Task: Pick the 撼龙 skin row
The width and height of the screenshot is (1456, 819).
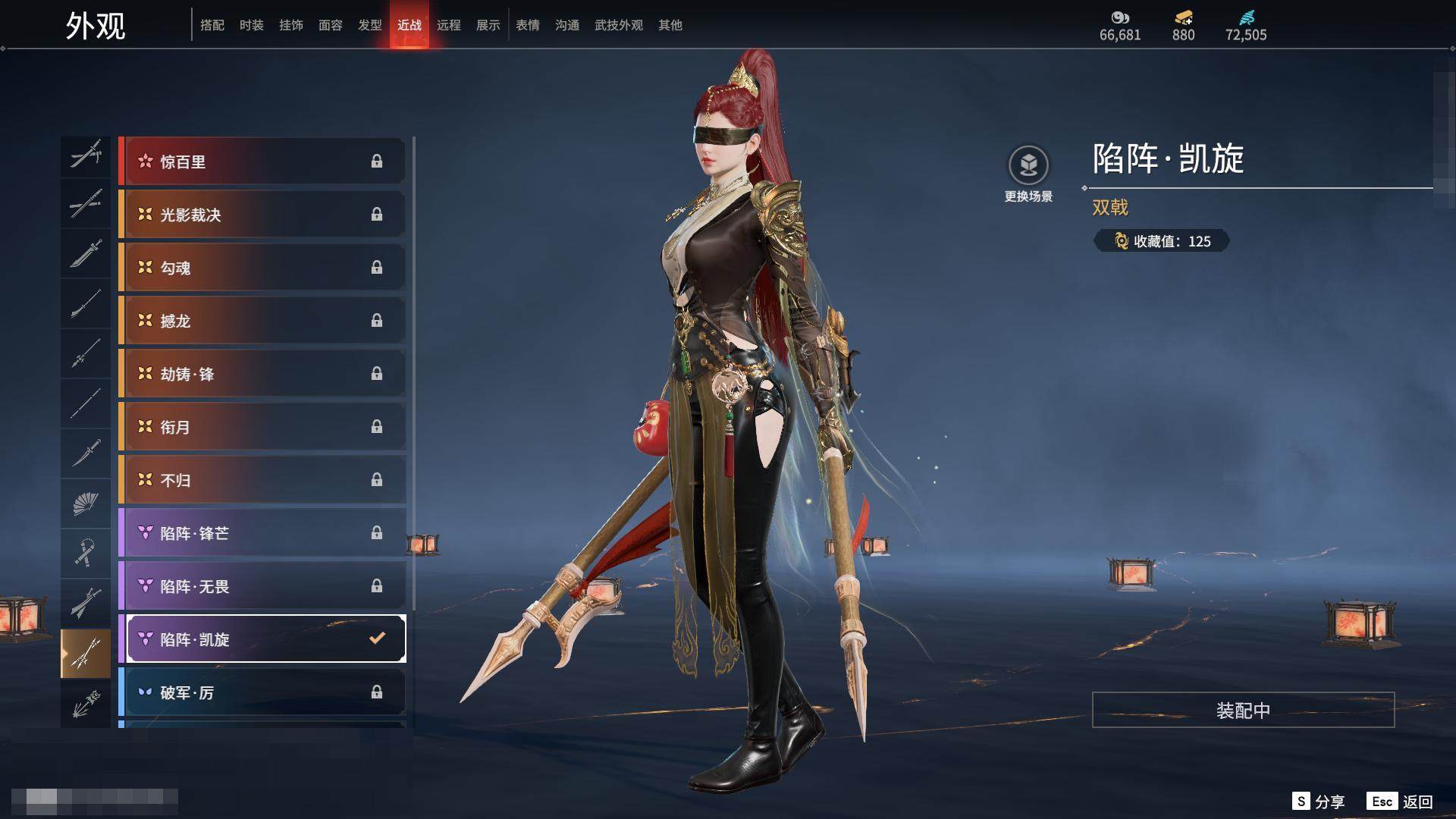Action: pos(262,320)
